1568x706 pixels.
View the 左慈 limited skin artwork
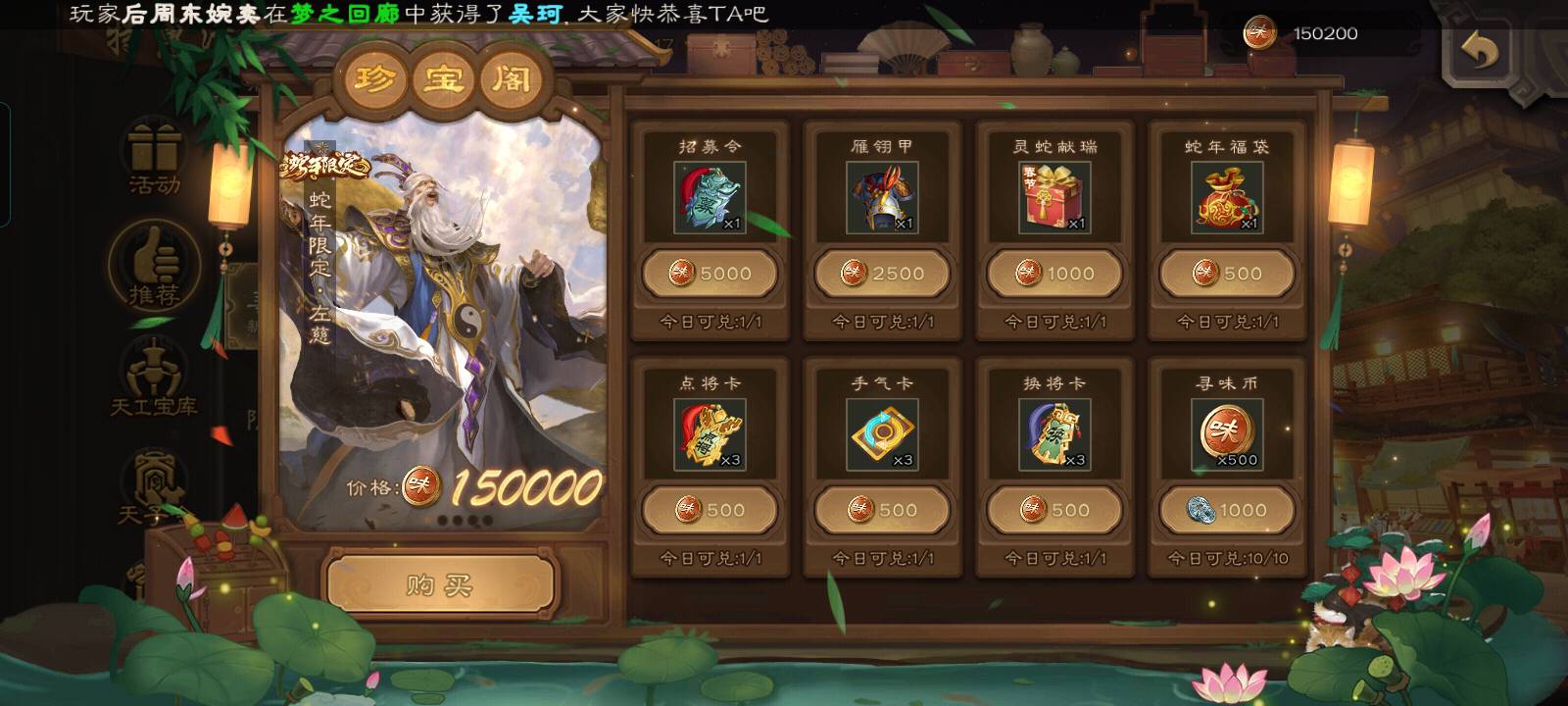pyautogui.click(x=441, y=314)
